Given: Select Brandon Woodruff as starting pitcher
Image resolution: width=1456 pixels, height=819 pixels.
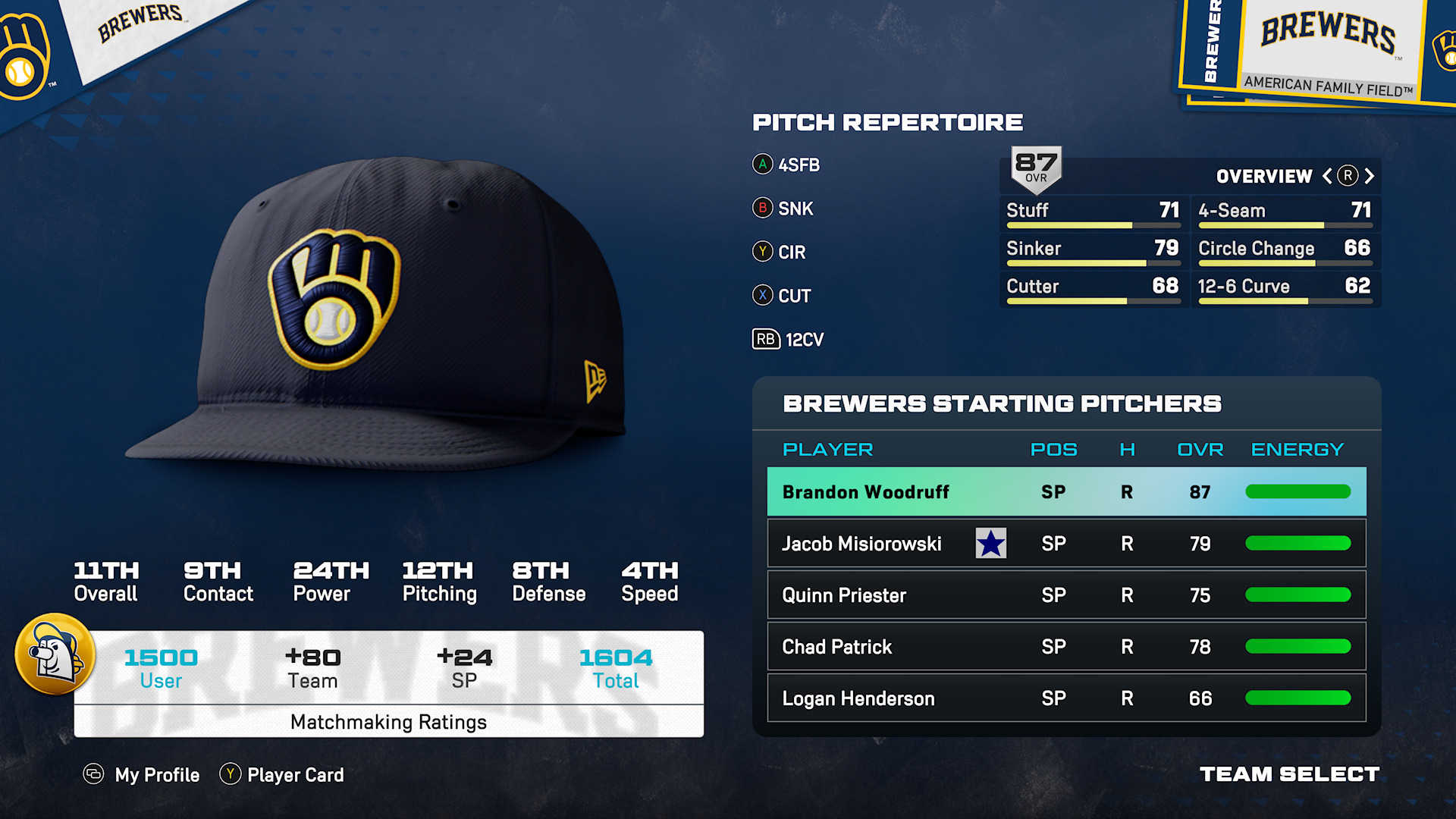Looking at the screenshot, I should [x=1065, y=492].
